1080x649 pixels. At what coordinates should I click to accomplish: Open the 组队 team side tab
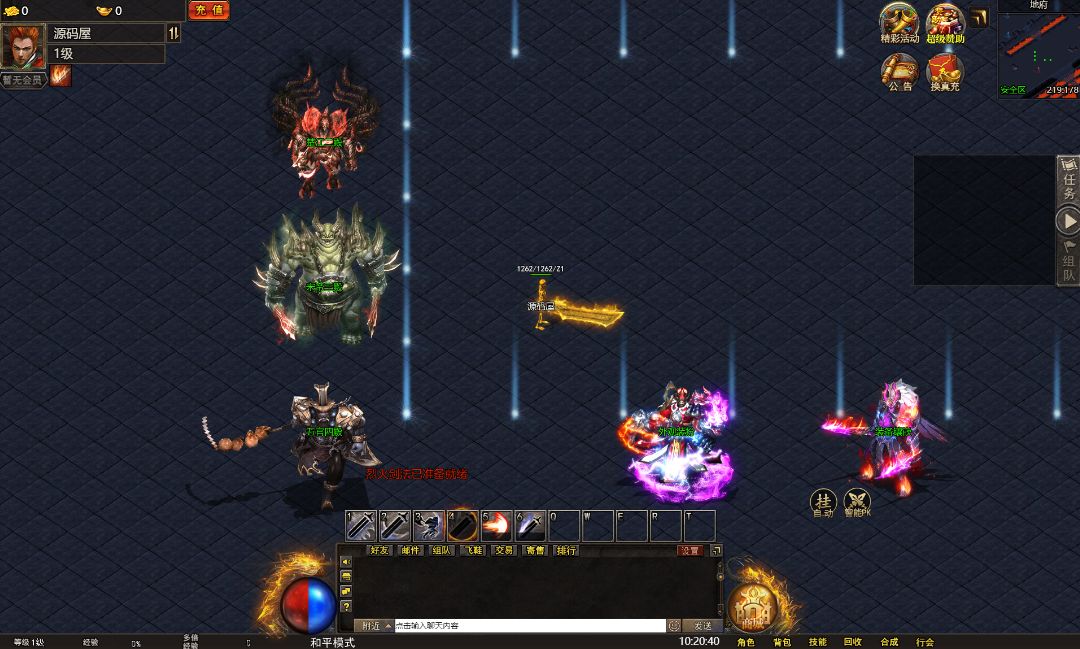click(1069, 262)
